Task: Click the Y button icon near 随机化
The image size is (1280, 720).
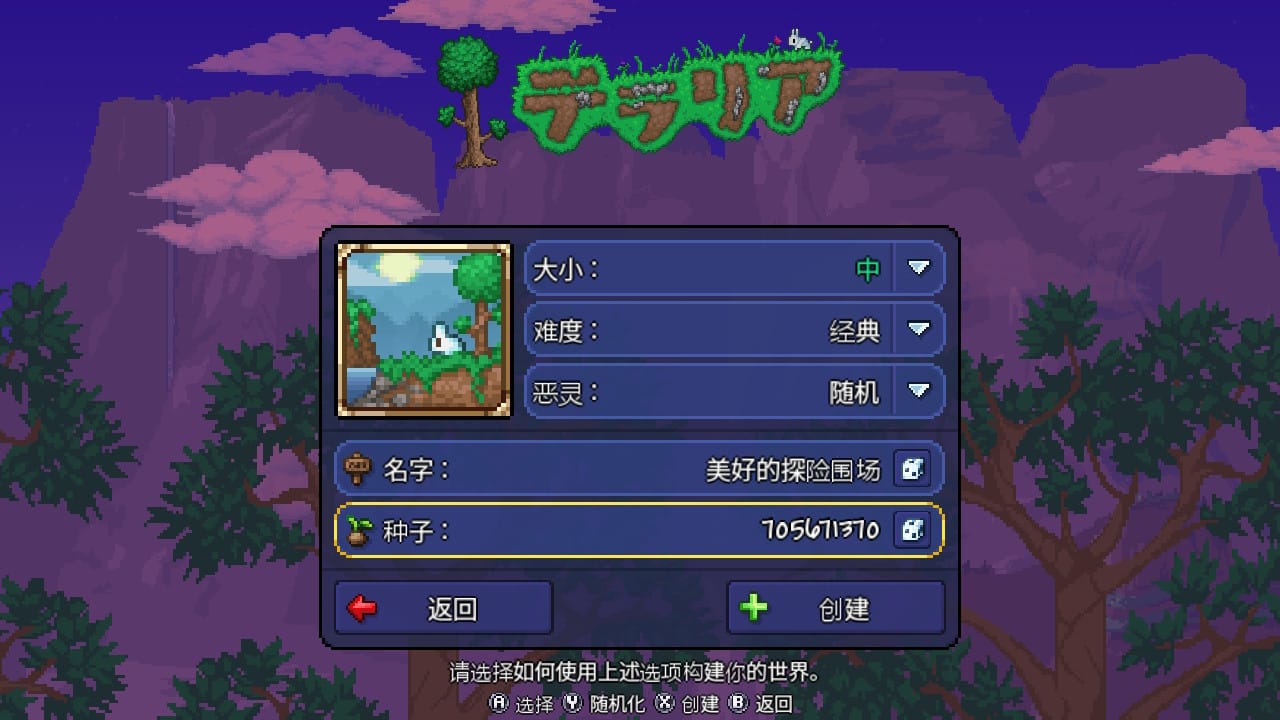Action: [572, 704]
